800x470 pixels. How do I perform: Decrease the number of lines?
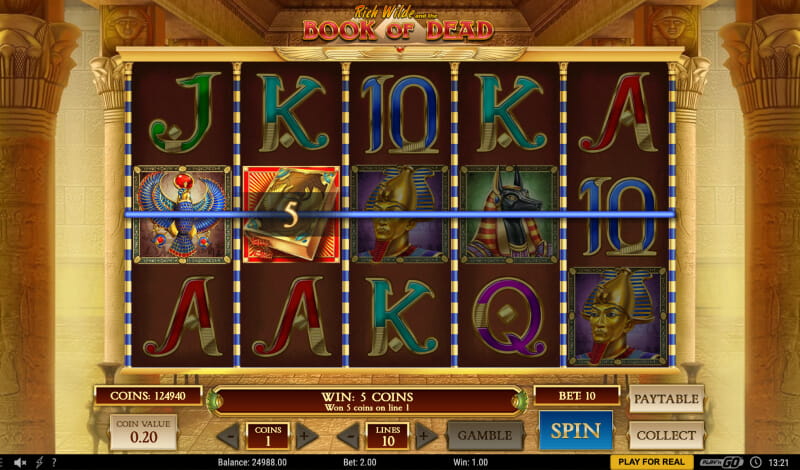349,436
